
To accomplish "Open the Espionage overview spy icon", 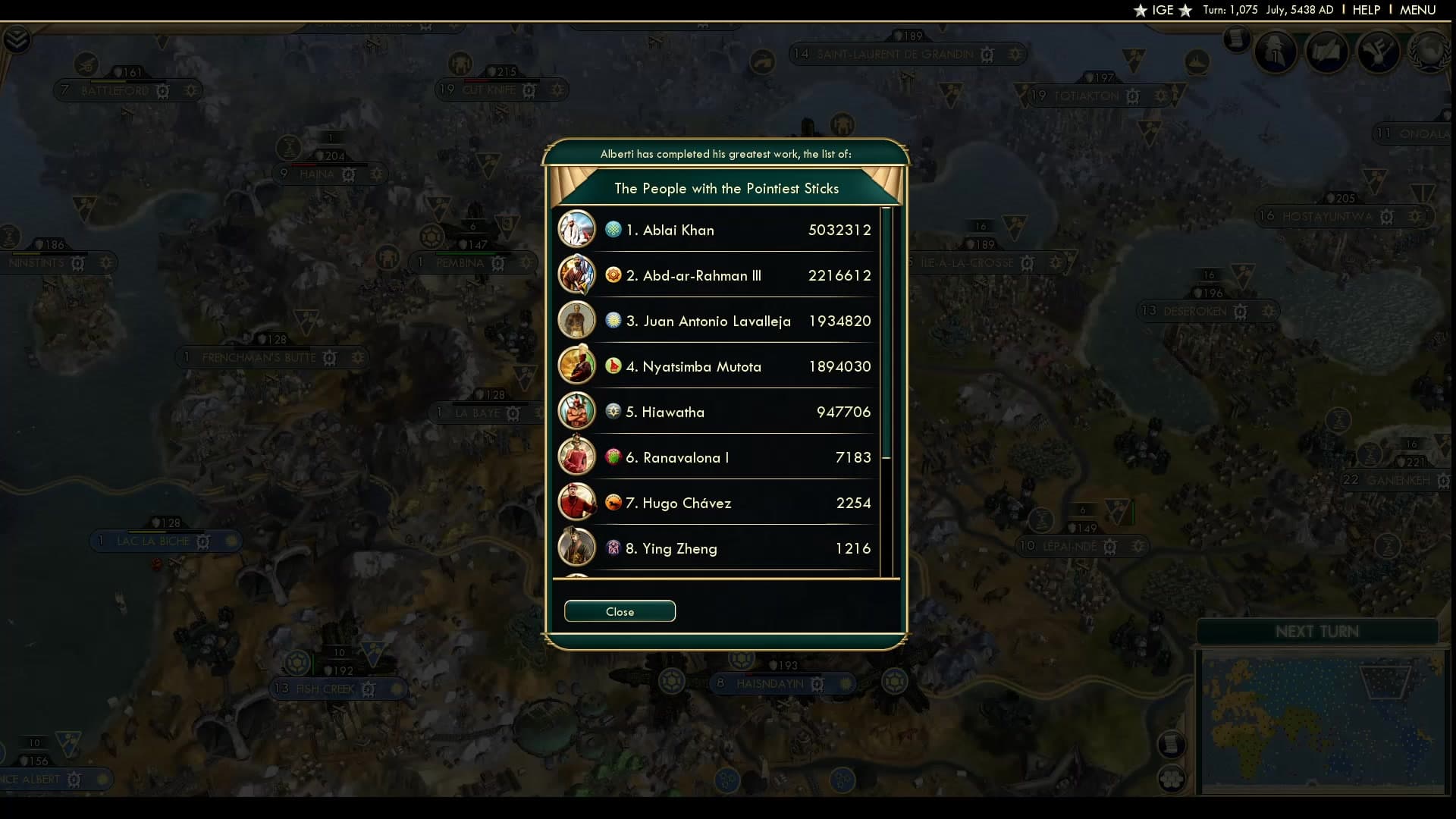I will pos(1276,52).
